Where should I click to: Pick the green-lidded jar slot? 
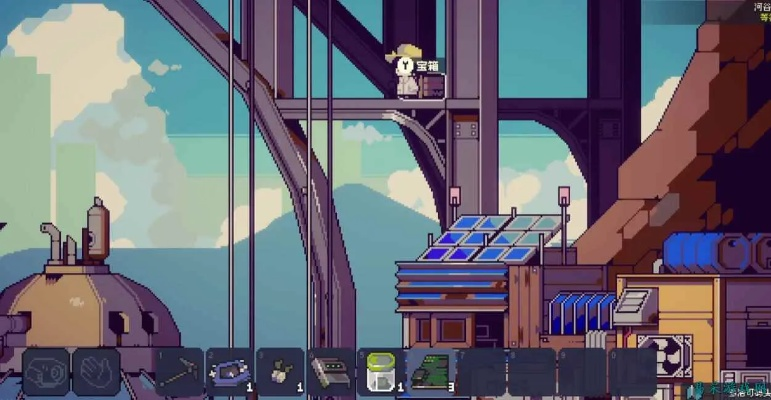pyautogui.click(x=380, y=371)
